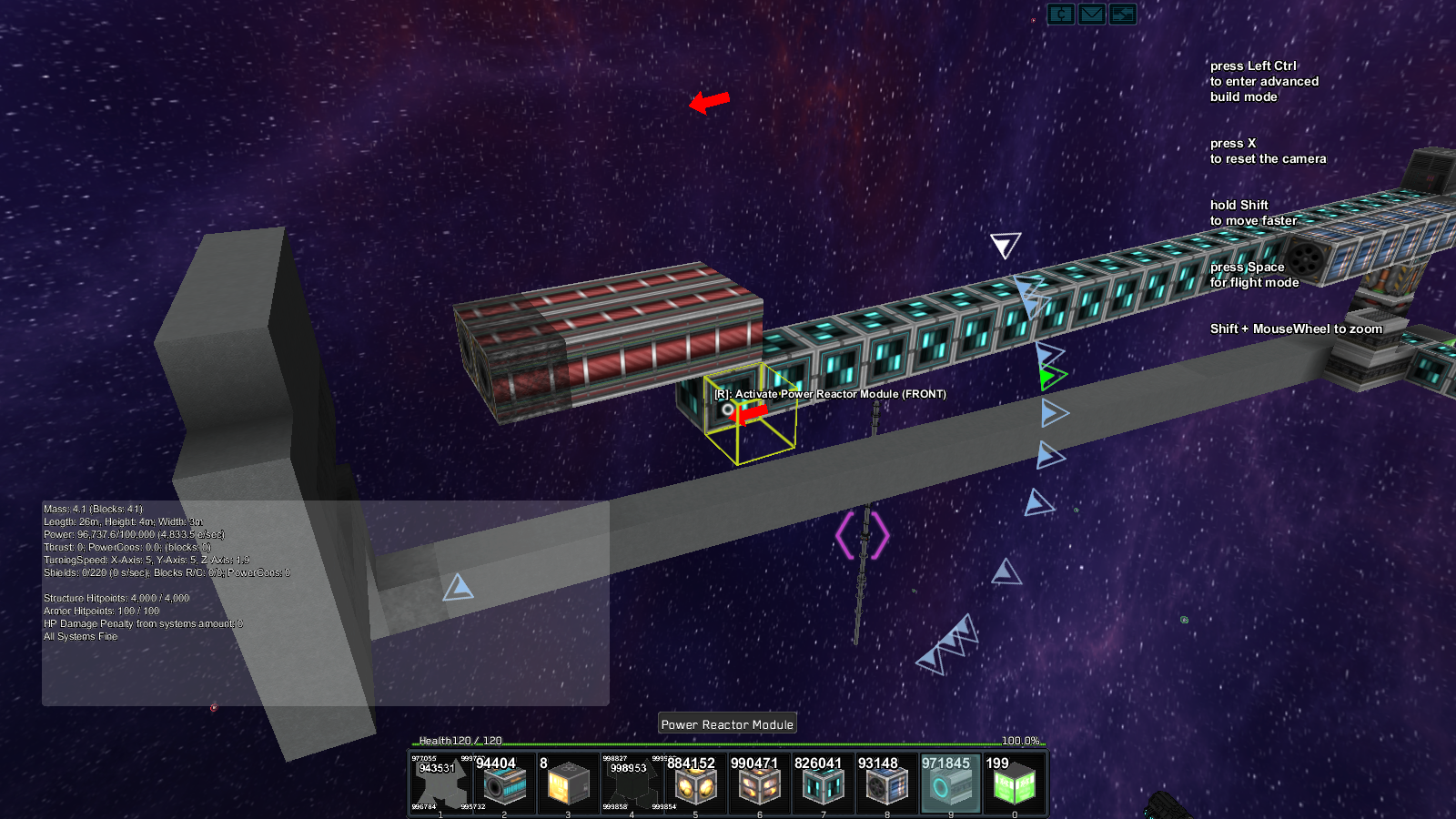Screen dimensions: 1456x819
Task: Open the trade arrows icon
Action: point(1123,14)
